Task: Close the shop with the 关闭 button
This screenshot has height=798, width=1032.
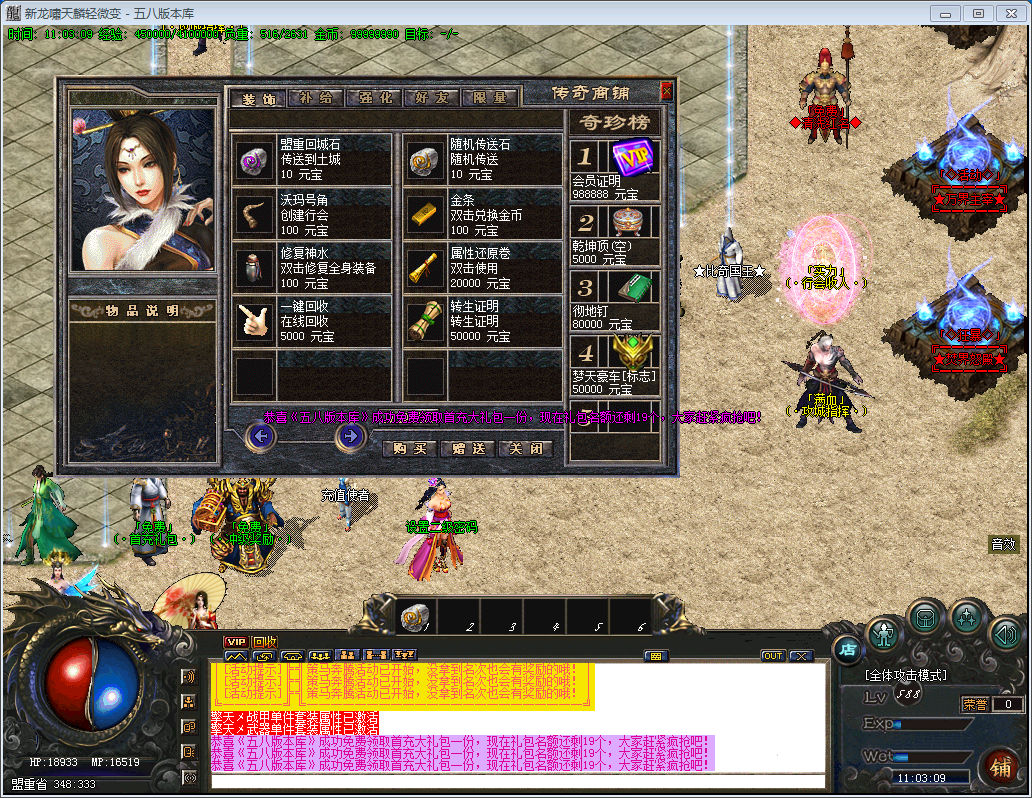Action: click(x=525, y=449)
